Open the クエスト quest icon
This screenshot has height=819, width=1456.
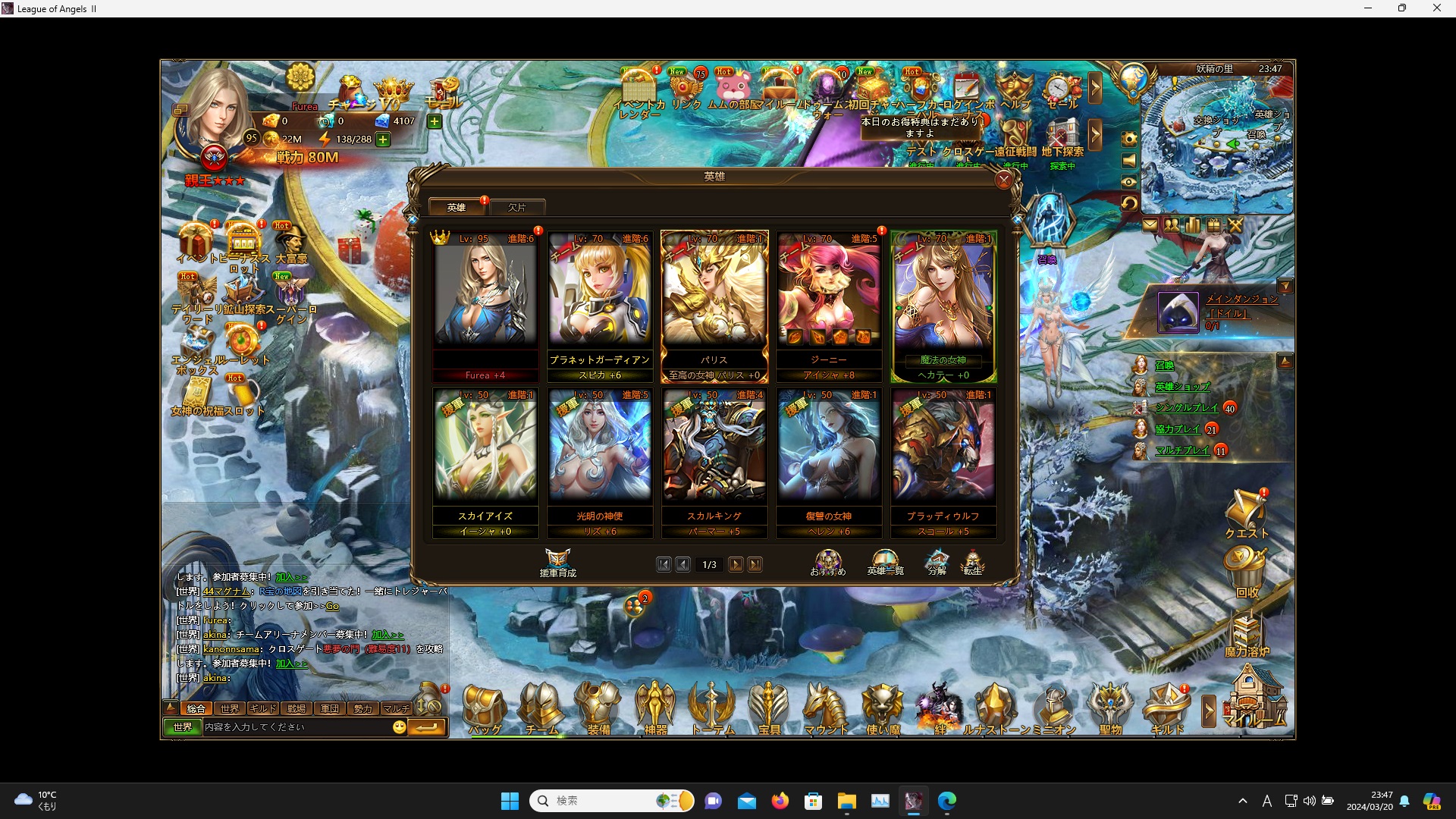tap(1246, 514)
